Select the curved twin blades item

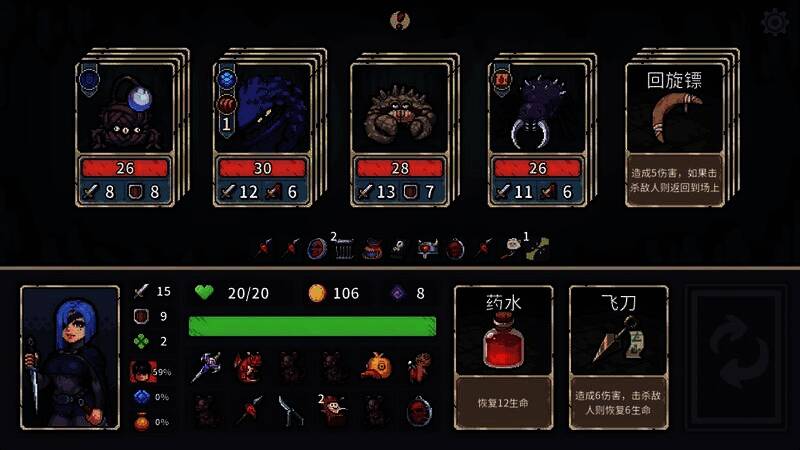pos(290,408)
